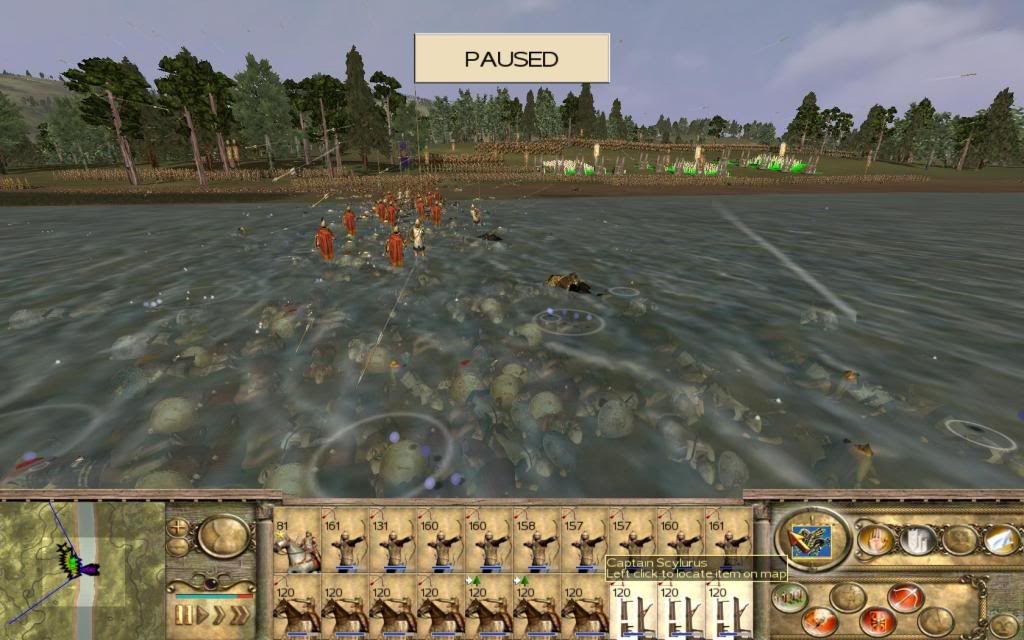Zoom out the minimap with the lower round button
The image size is (1024, 640).
178,547
